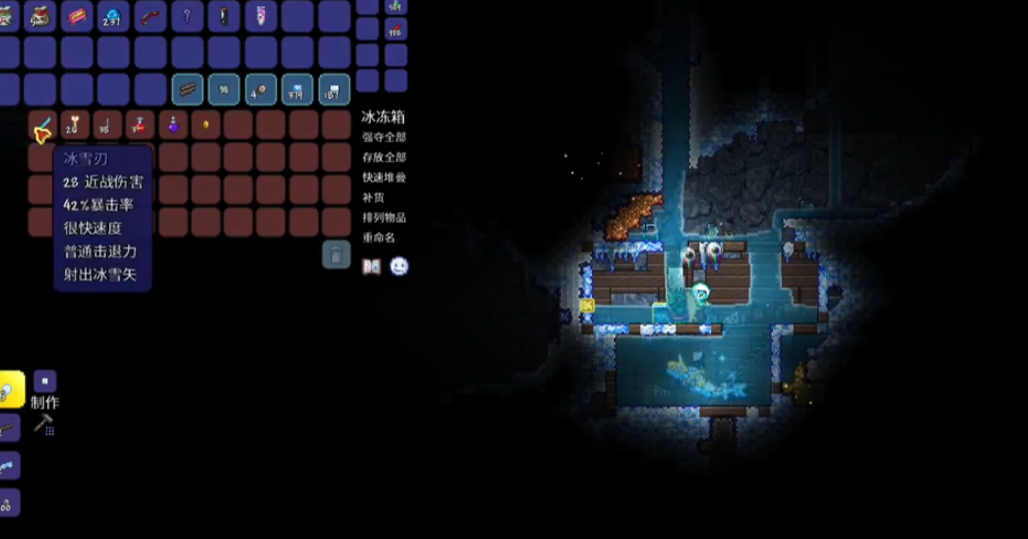The height and width of the screenshot is (539, 1028).
Task: Select the Ice Blade in the chest
Action: pyautogui.click(x=42, y=127)
